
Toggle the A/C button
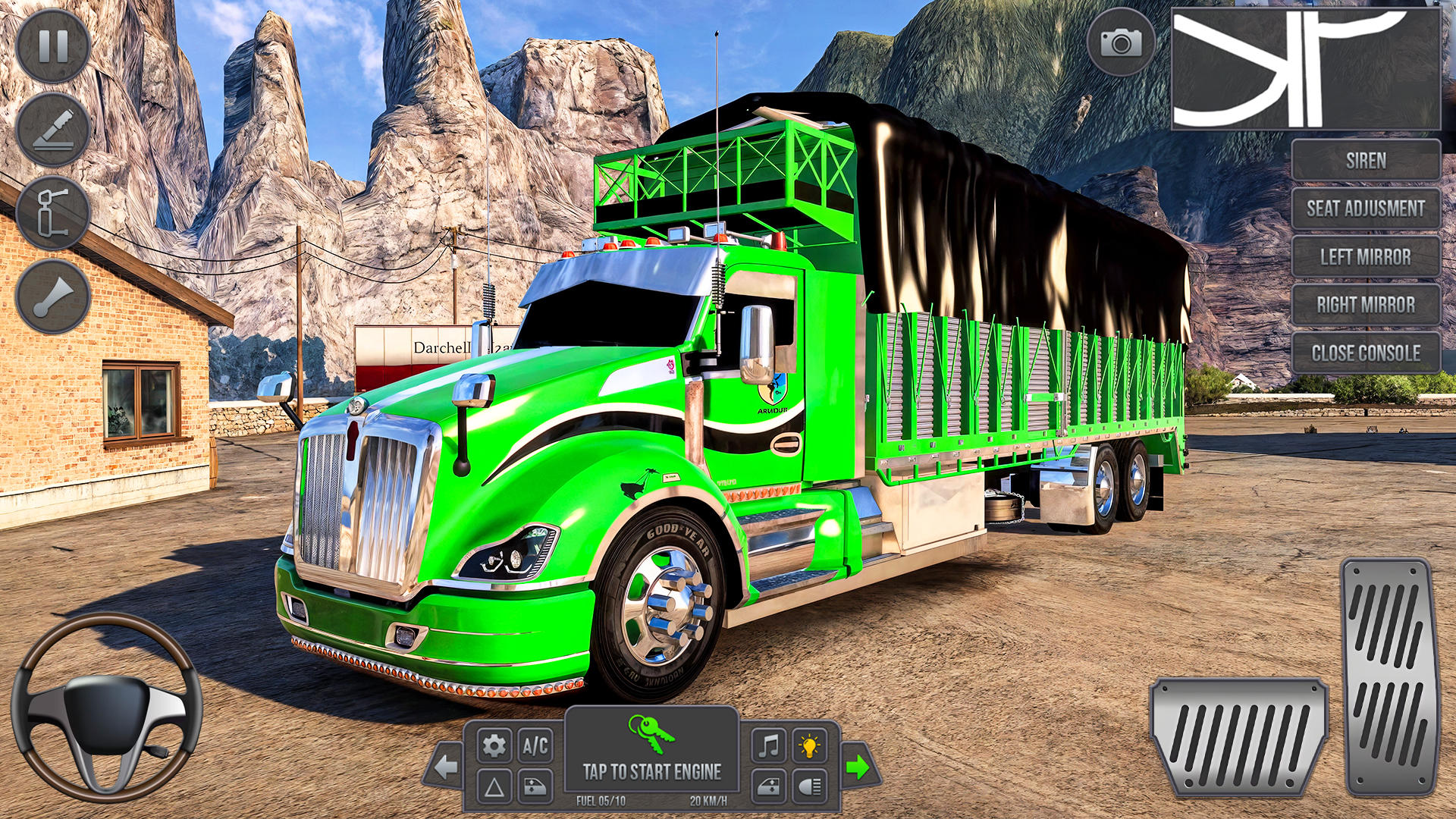click(x=536, y=747)
